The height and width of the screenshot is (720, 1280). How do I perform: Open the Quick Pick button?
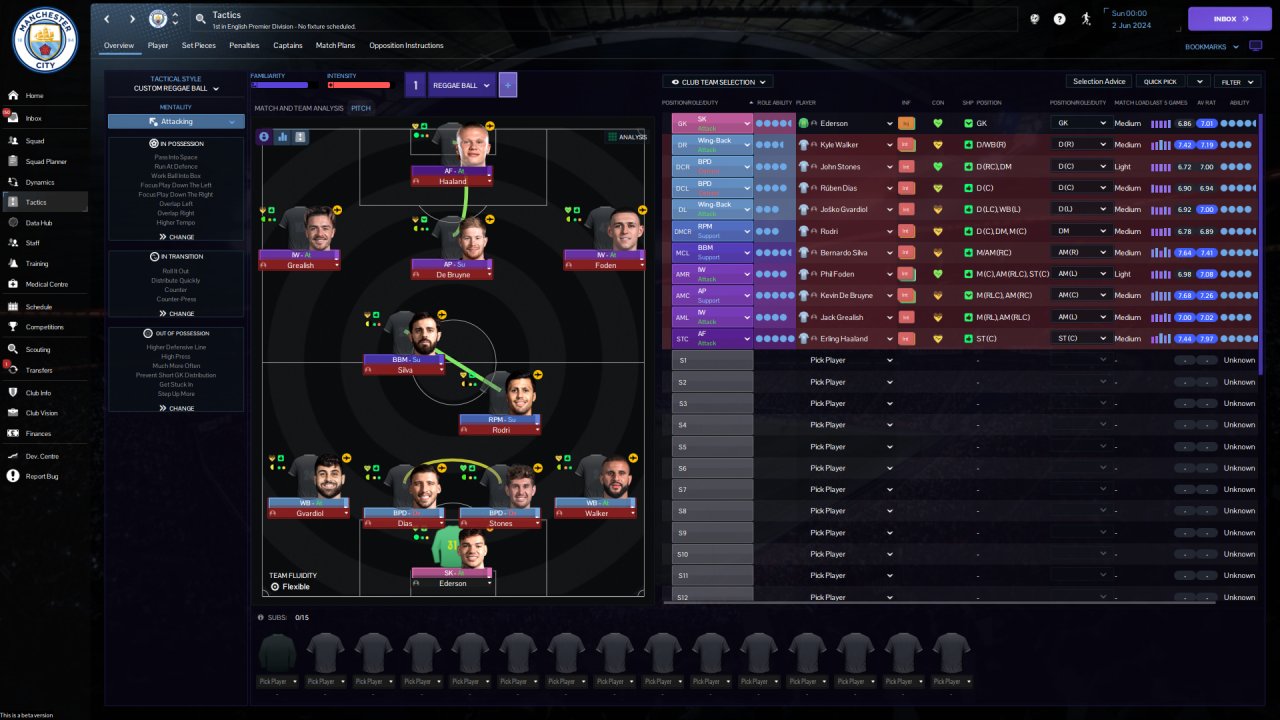coord(1161,82)
